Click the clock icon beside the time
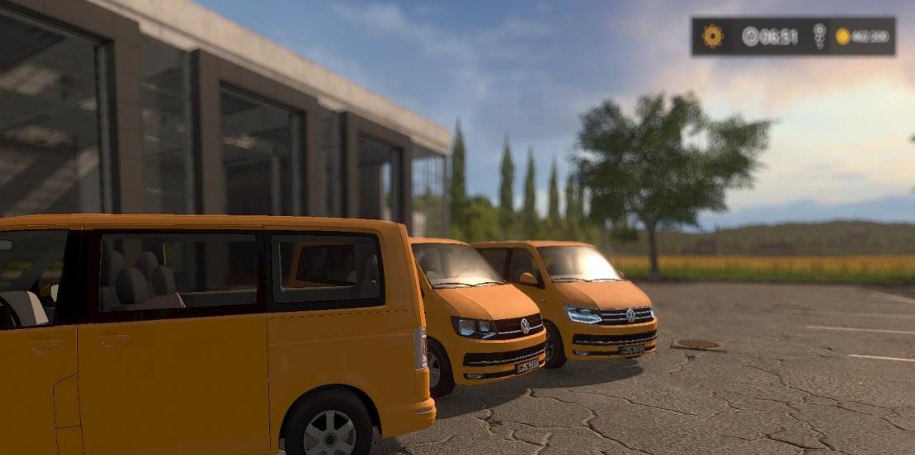 750,36
